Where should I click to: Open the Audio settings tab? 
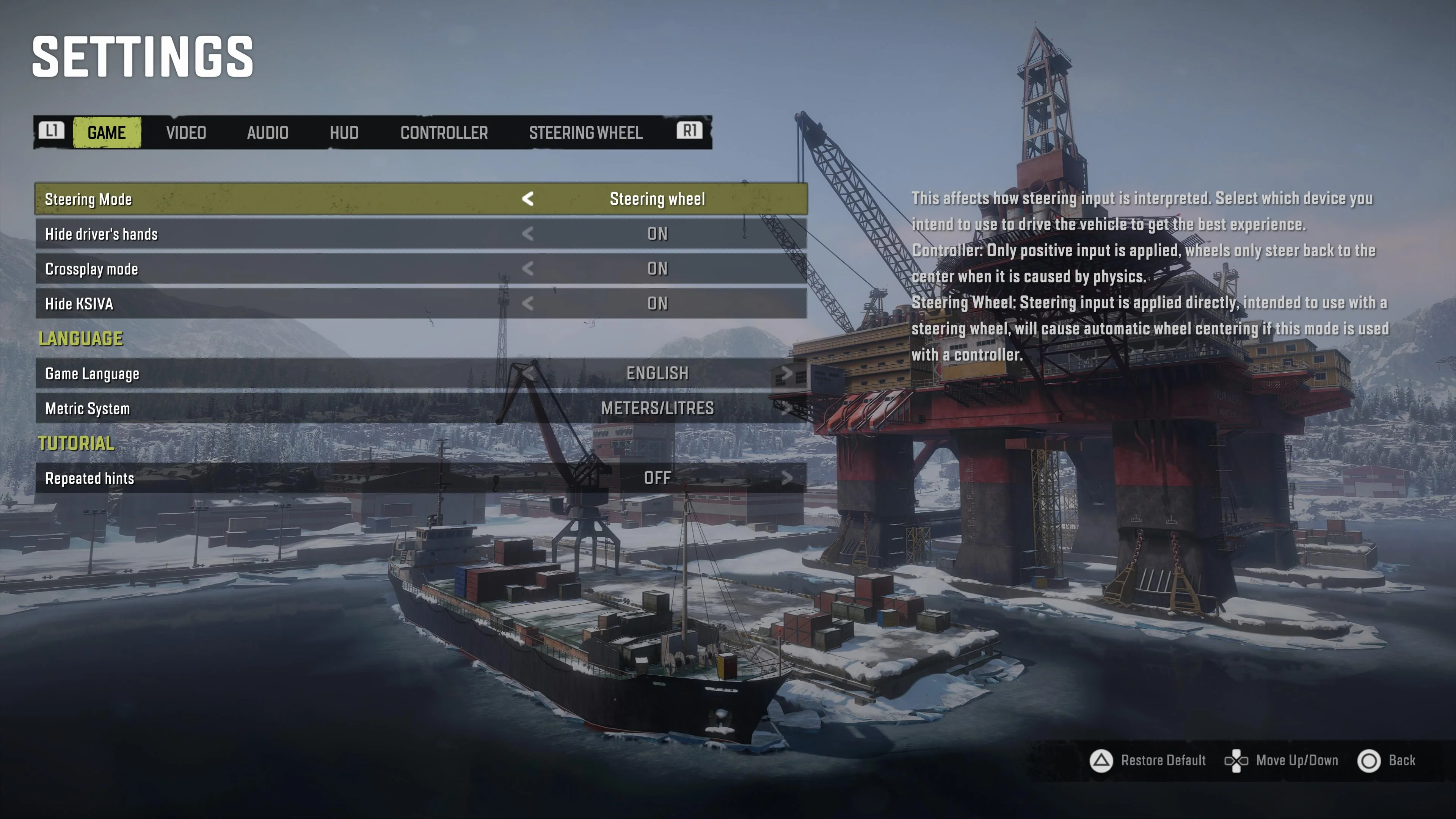(267, 133)
